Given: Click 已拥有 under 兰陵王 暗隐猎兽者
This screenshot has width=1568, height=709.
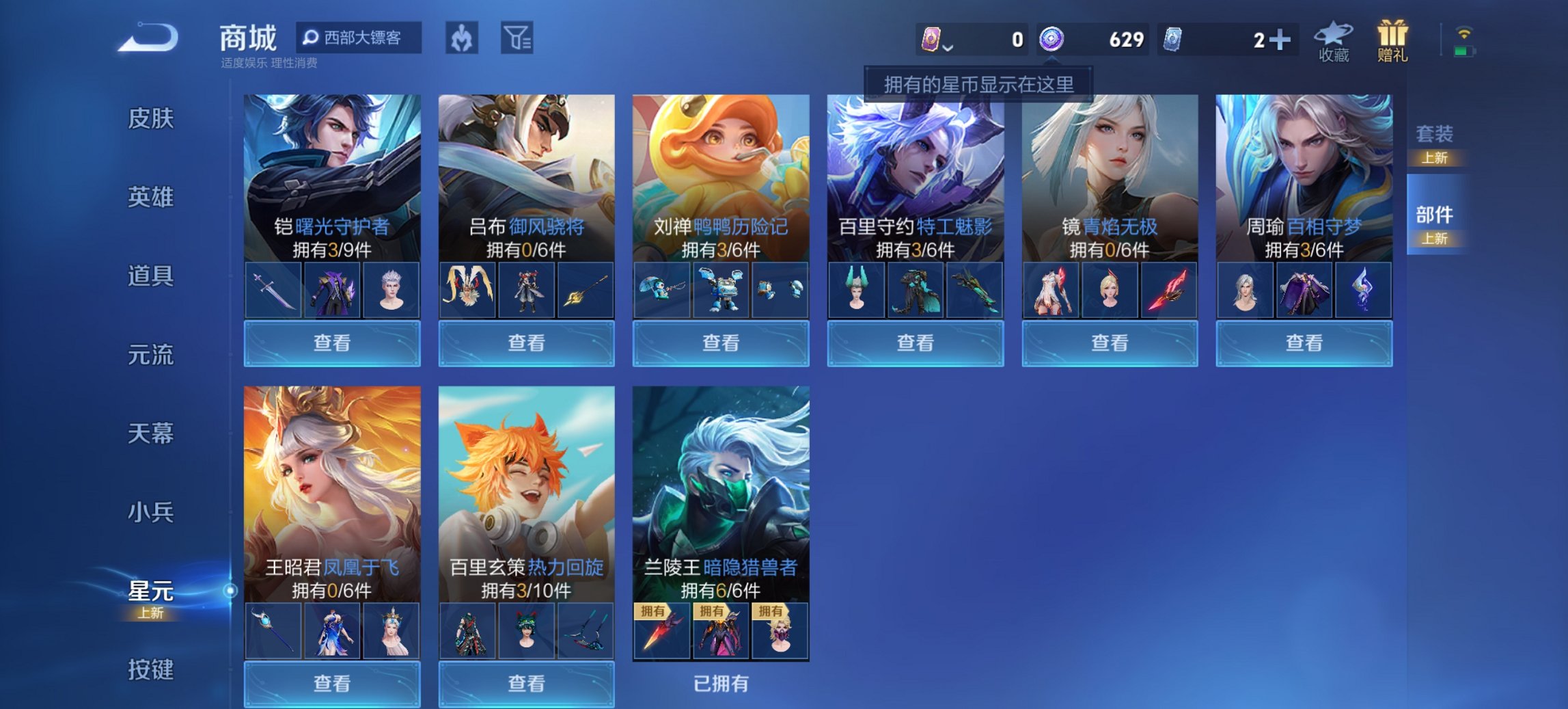Looking at the screenshot, I should click(720, 685).
